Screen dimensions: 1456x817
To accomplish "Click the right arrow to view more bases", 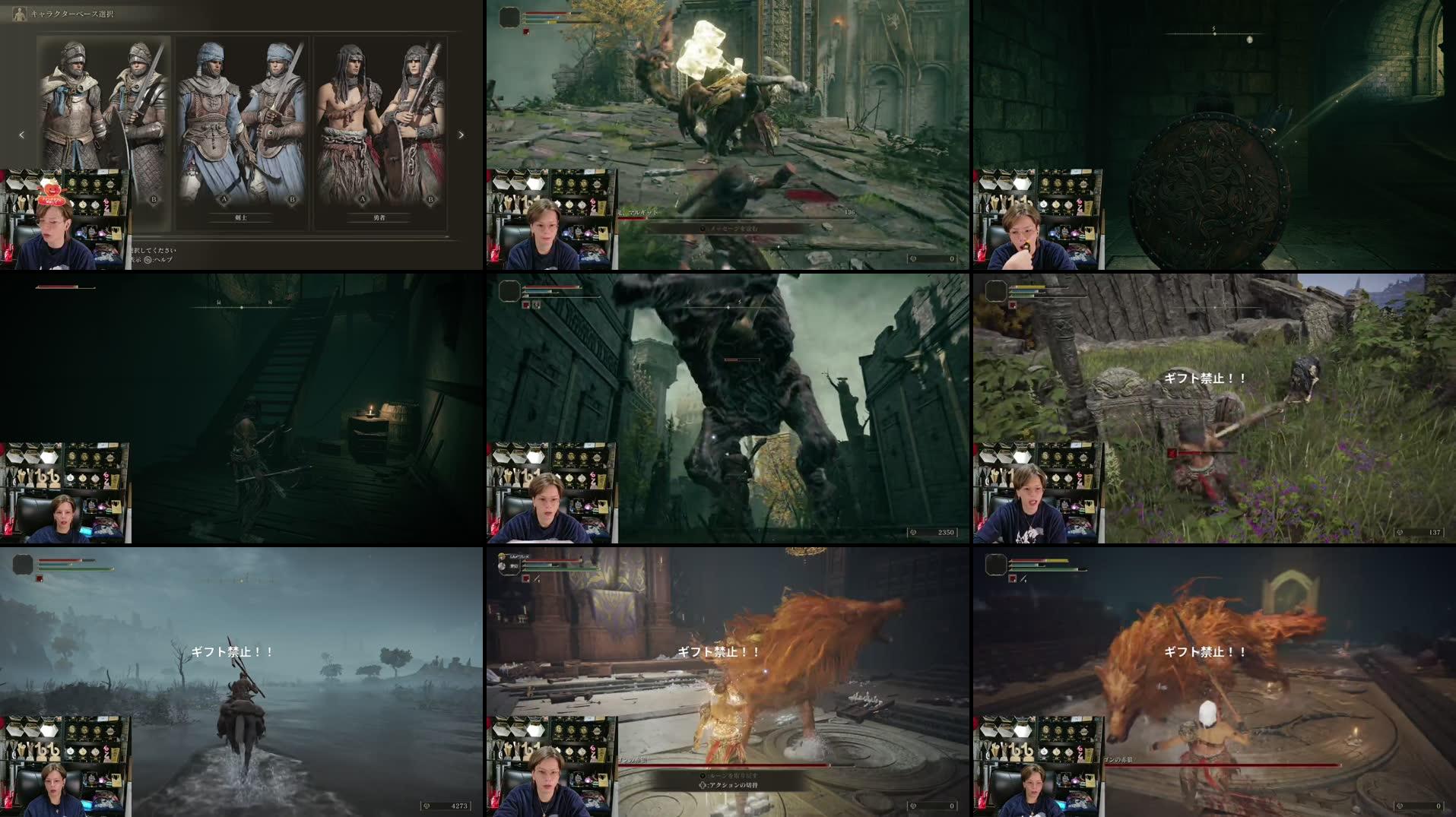I will [462, 135].
